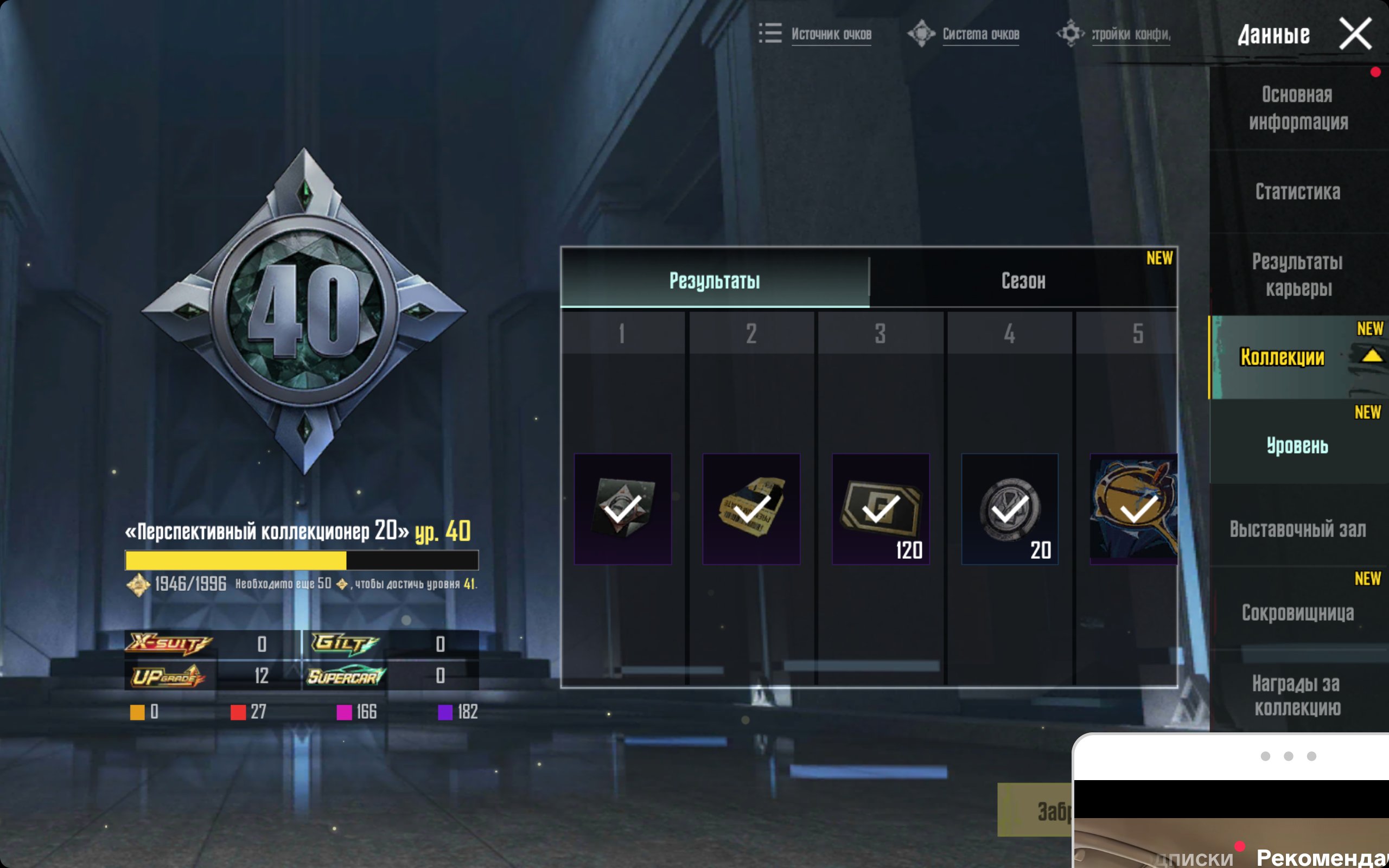Select level 2 yellow coupon reward
The height and width of the screenshot is (868, 1389).
[751, 509]
